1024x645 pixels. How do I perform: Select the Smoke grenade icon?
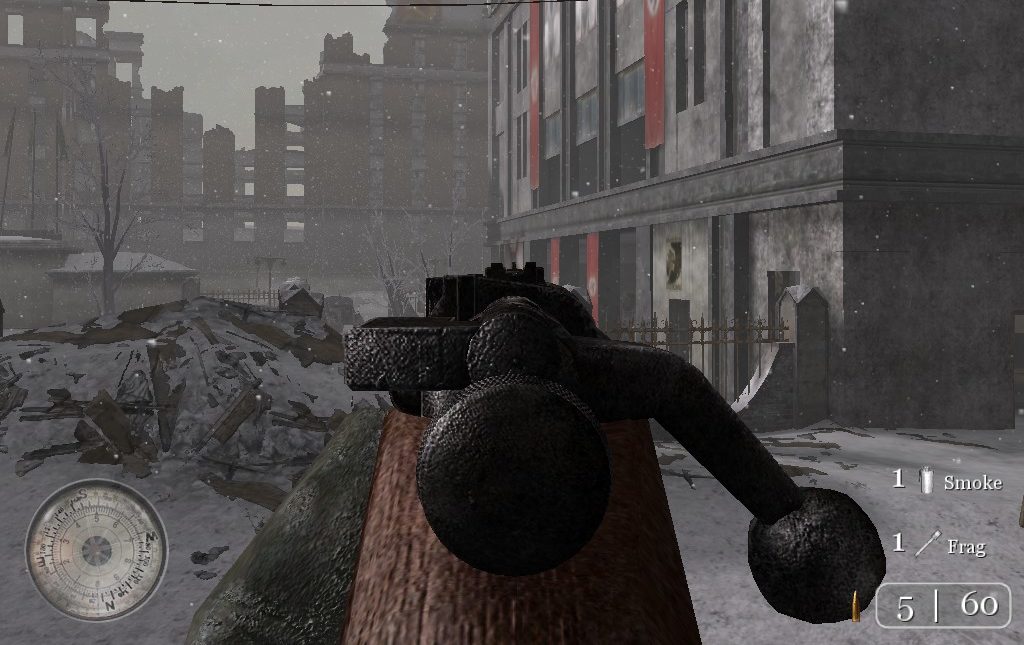coord(927,481)
